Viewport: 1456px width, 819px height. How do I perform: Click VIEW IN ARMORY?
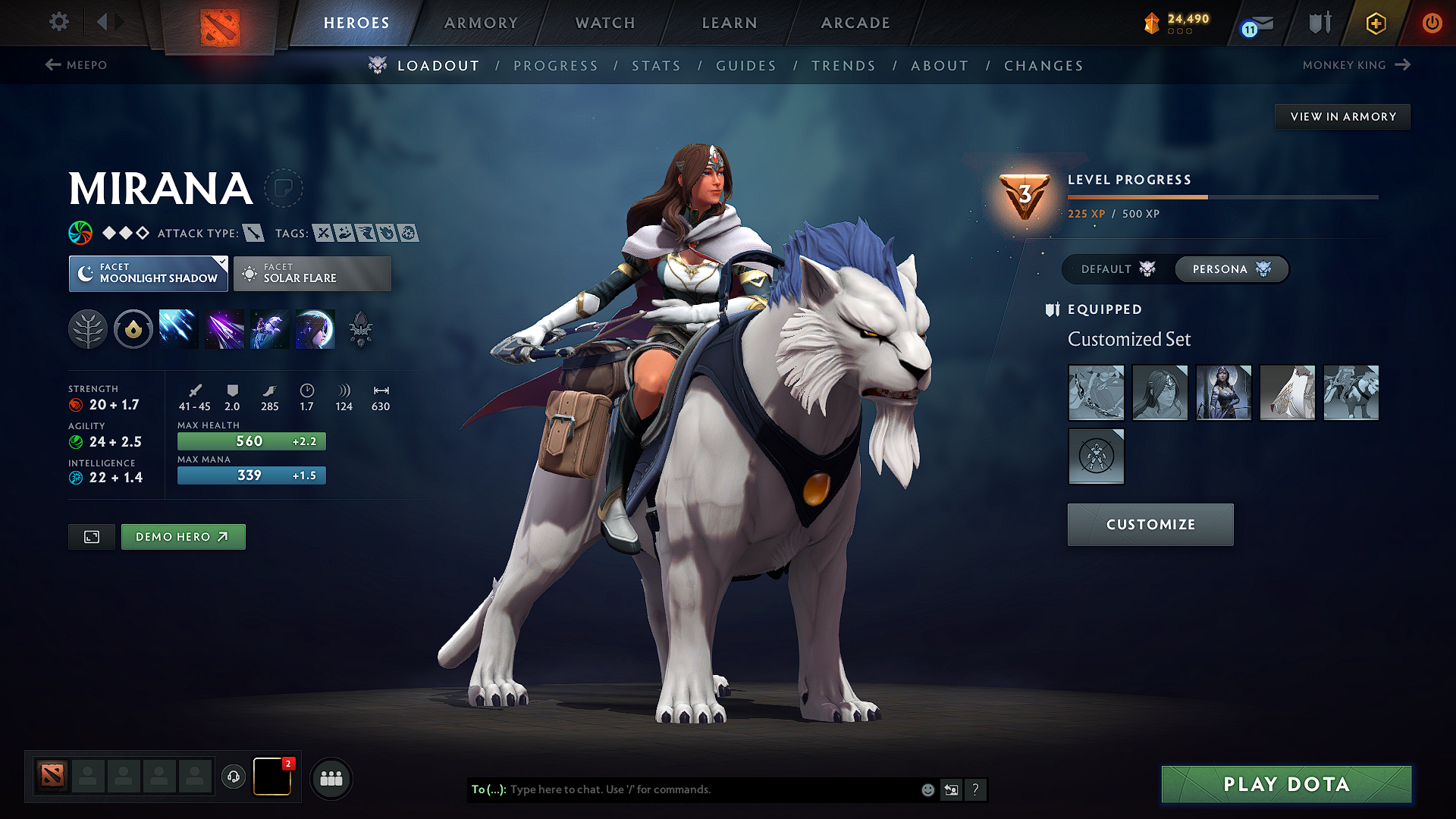(1342, 116)
